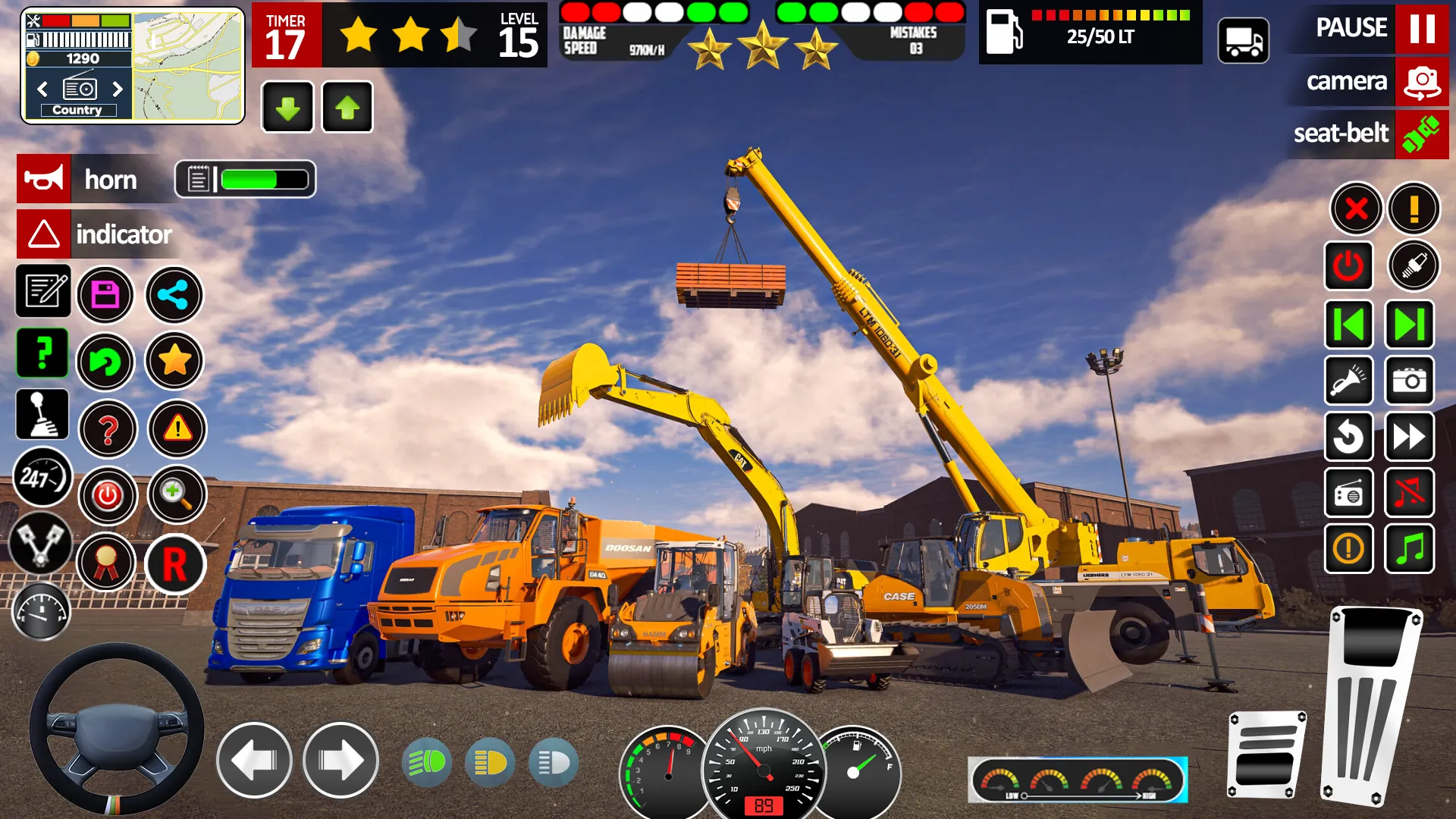1456x819 pixels.
Task: Engage reverse with the R button
Action: click(177, 565)
